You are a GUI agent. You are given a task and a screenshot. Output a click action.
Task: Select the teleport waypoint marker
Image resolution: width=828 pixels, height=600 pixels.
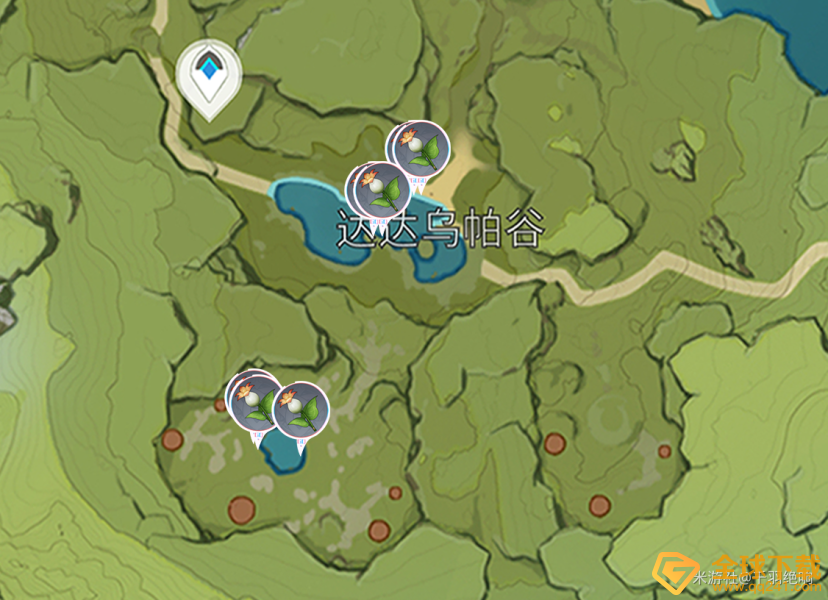[x=209, y=74]
